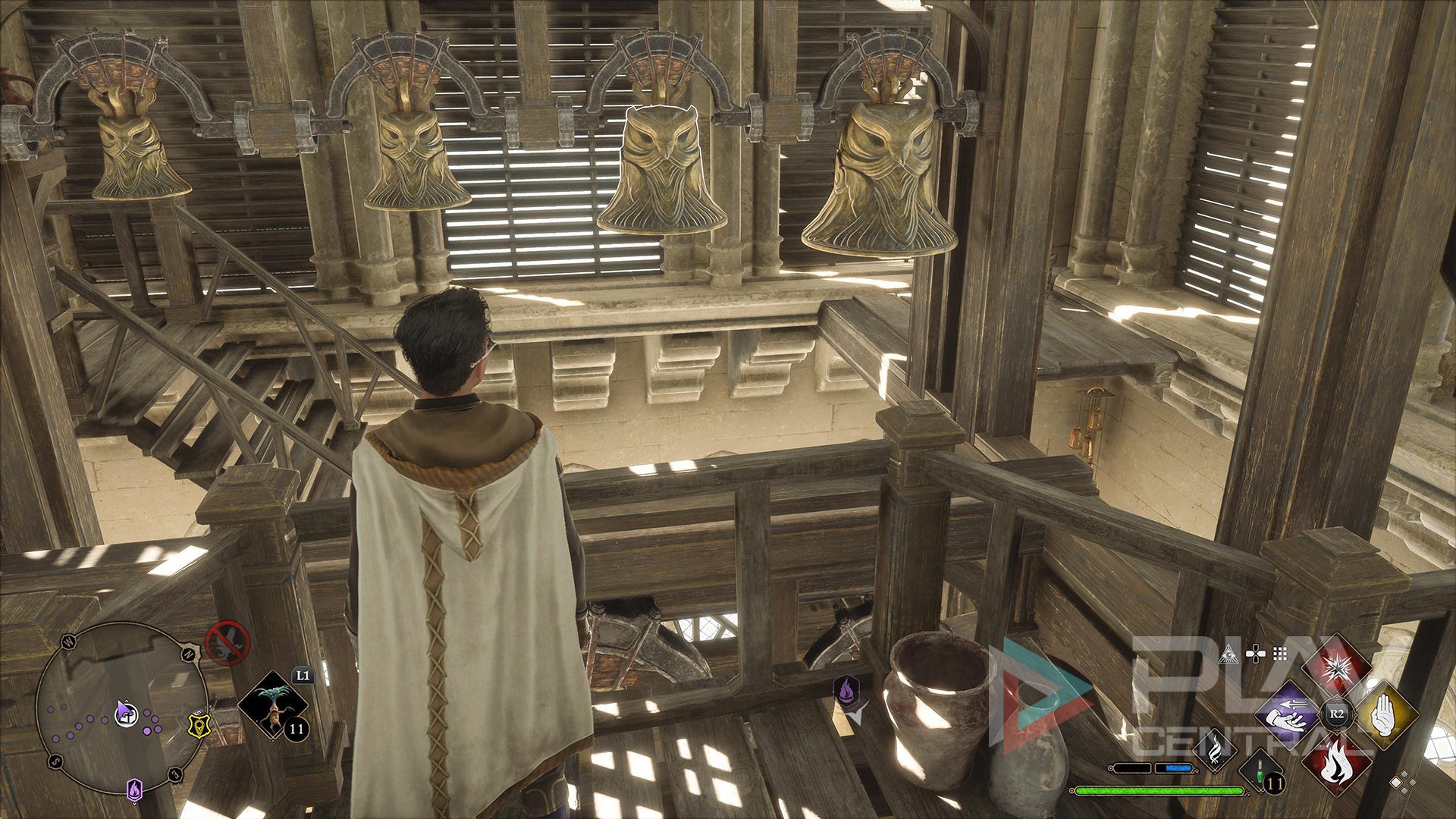Cast the red starburst spell
This screenshot has width=1456, height=819.
(x=1336, y=670)
